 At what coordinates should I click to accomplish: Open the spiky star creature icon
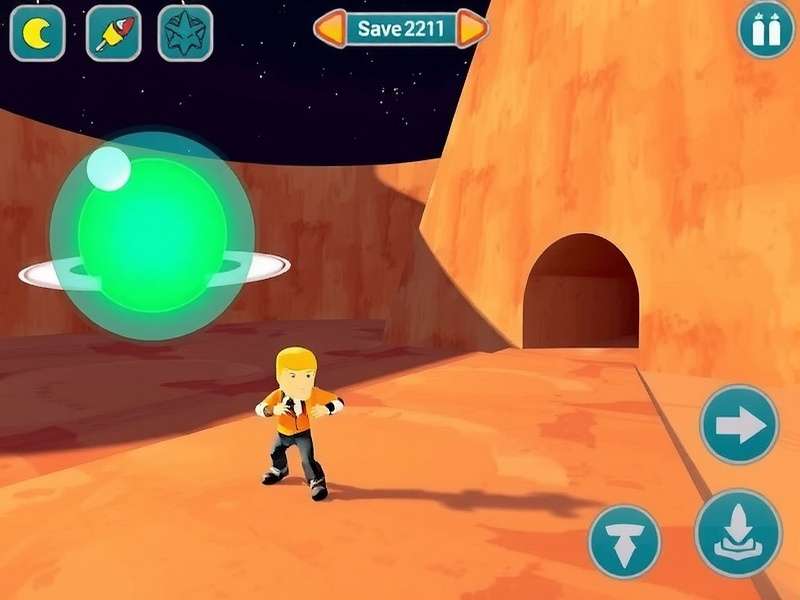tap(186, 33)
